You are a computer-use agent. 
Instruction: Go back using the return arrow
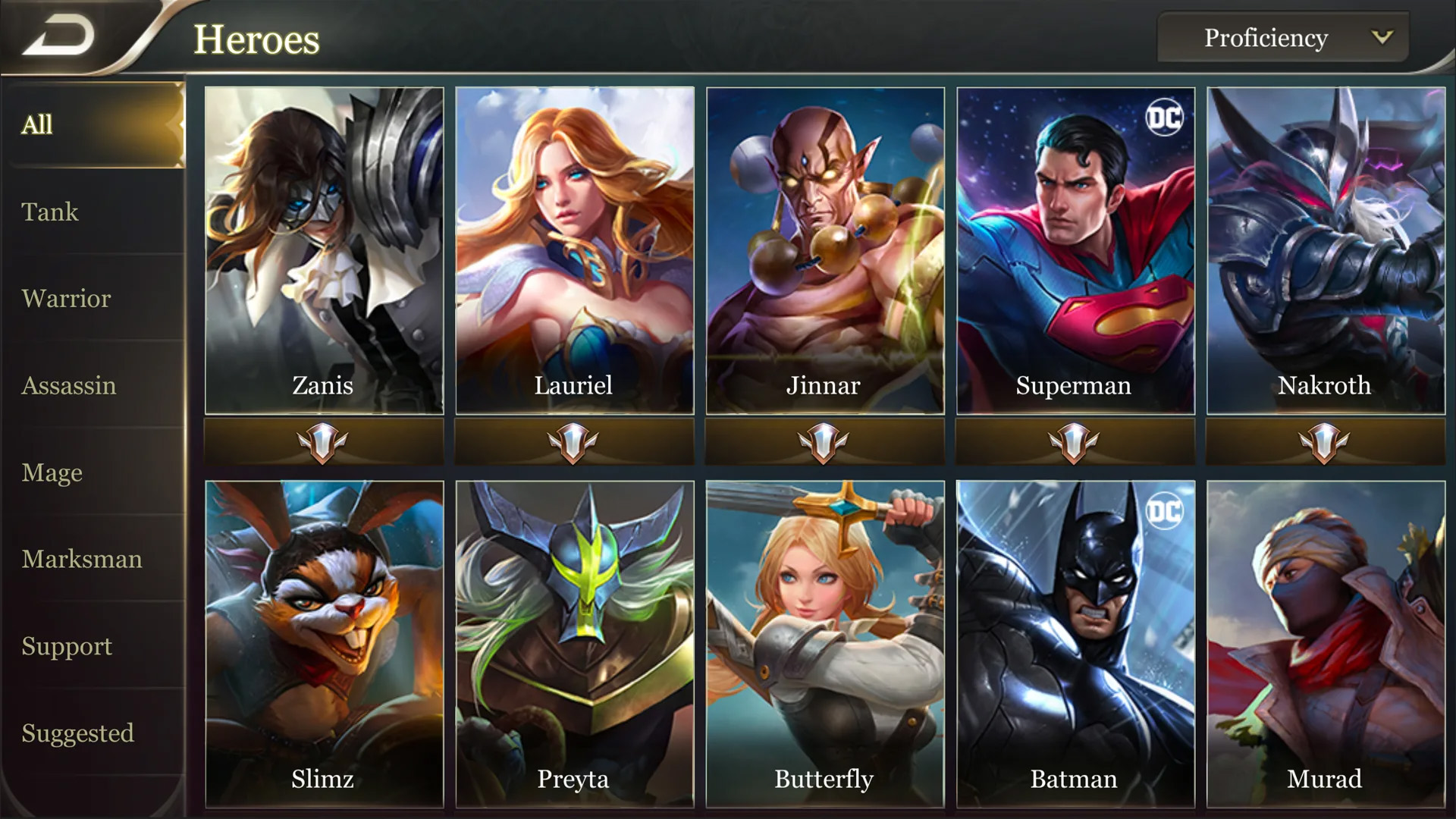tap(59, 36)
